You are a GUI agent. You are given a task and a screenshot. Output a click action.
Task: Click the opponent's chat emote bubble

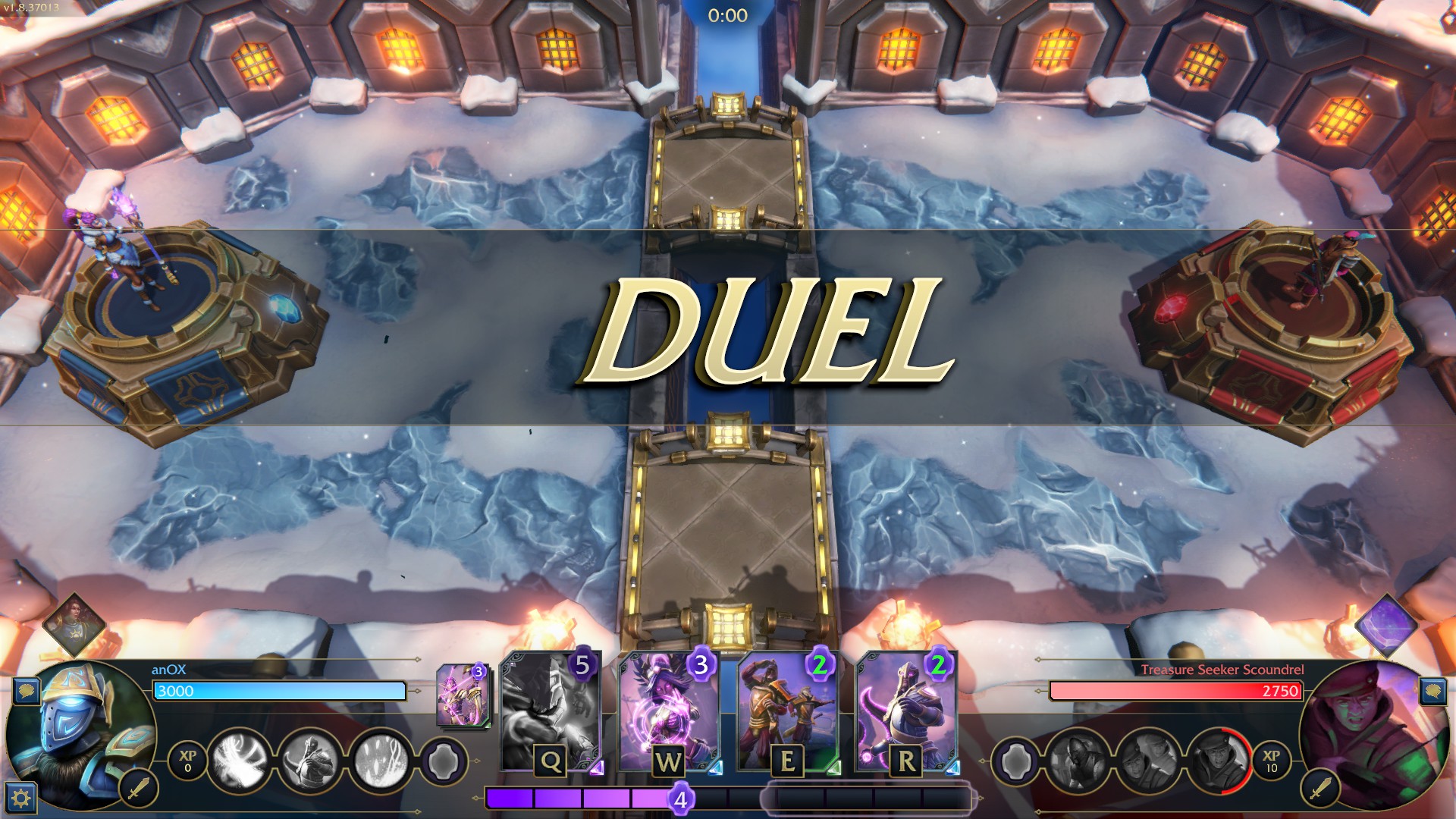coord(1432,691)
